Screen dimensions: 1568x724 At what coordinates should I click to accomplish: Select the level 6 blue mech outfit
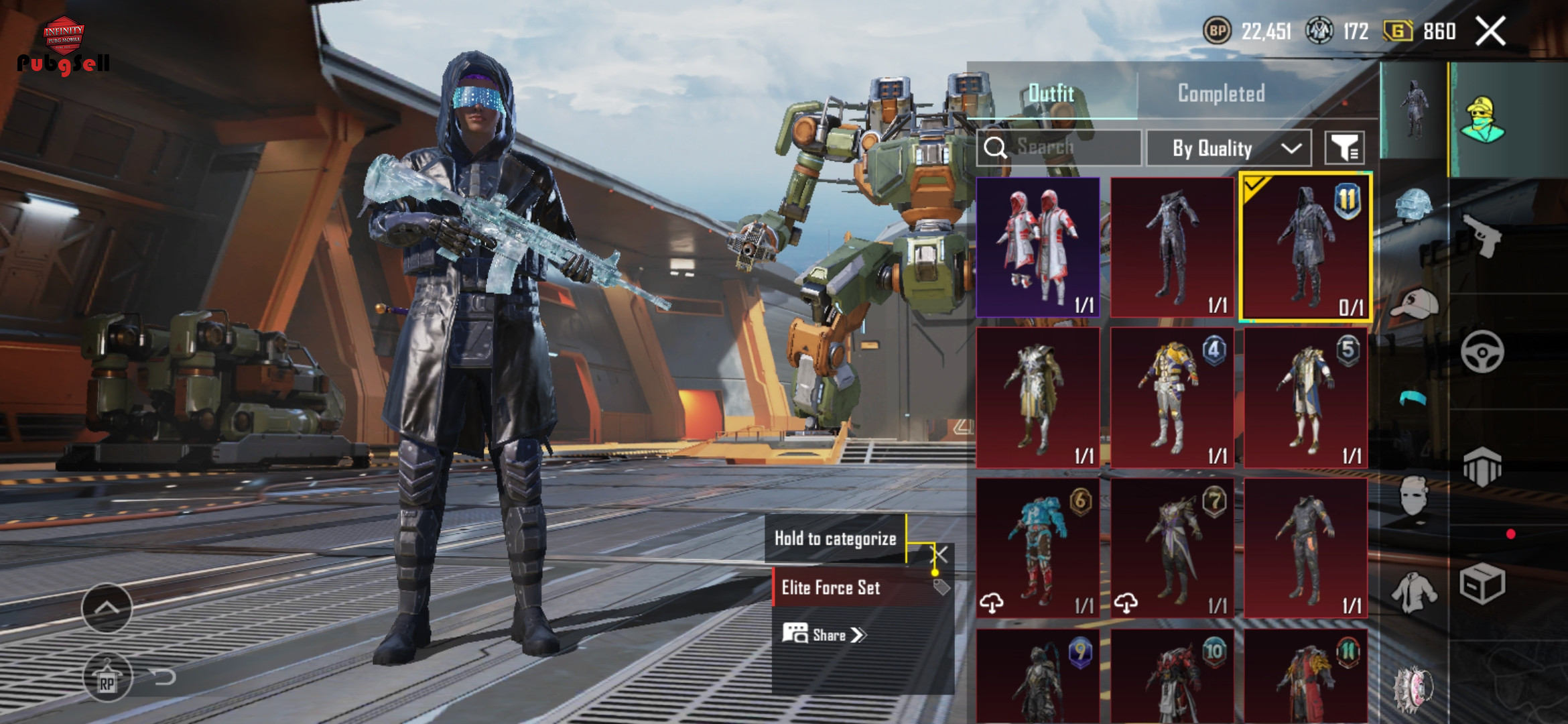point(1038,547)
